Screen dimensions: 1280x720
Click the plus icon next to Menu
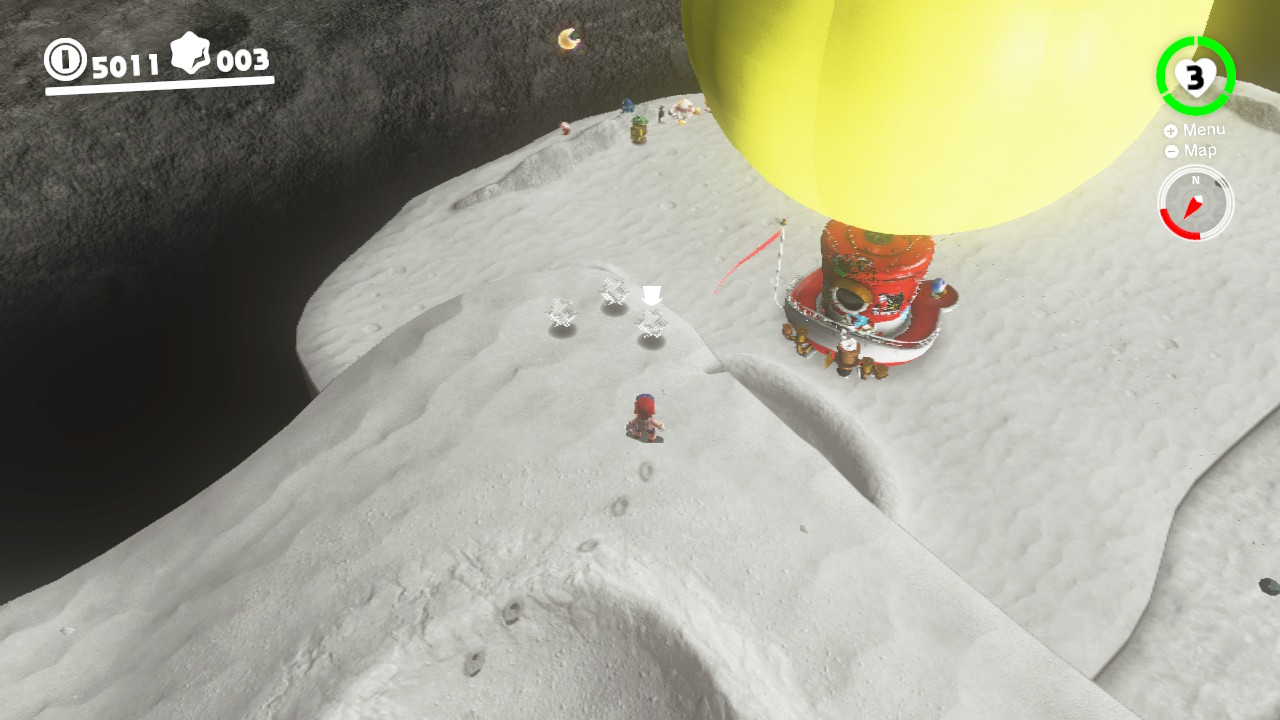1170,131
